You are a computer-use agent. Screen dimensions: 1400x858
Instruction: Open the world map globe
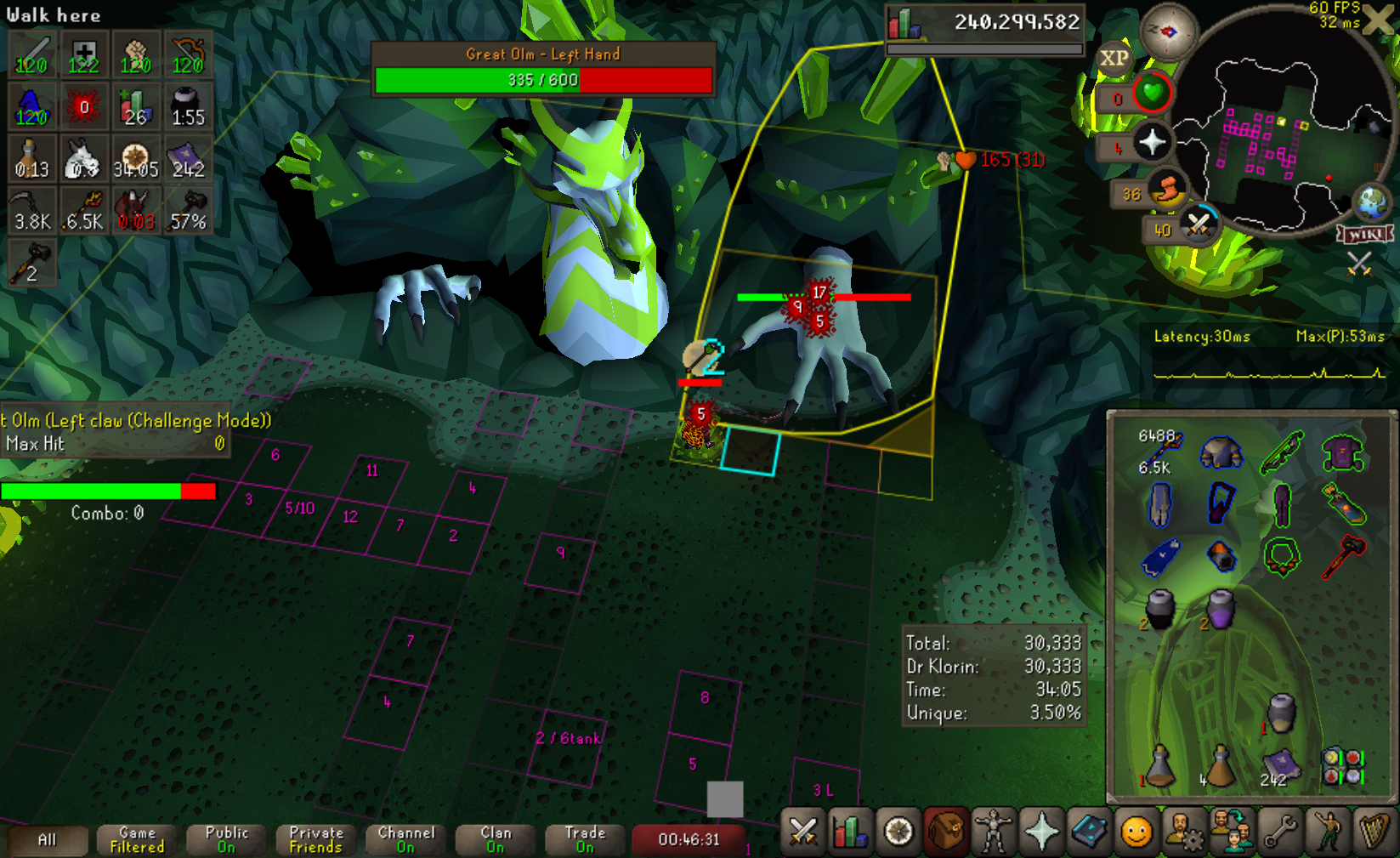tap(1371, 203)
